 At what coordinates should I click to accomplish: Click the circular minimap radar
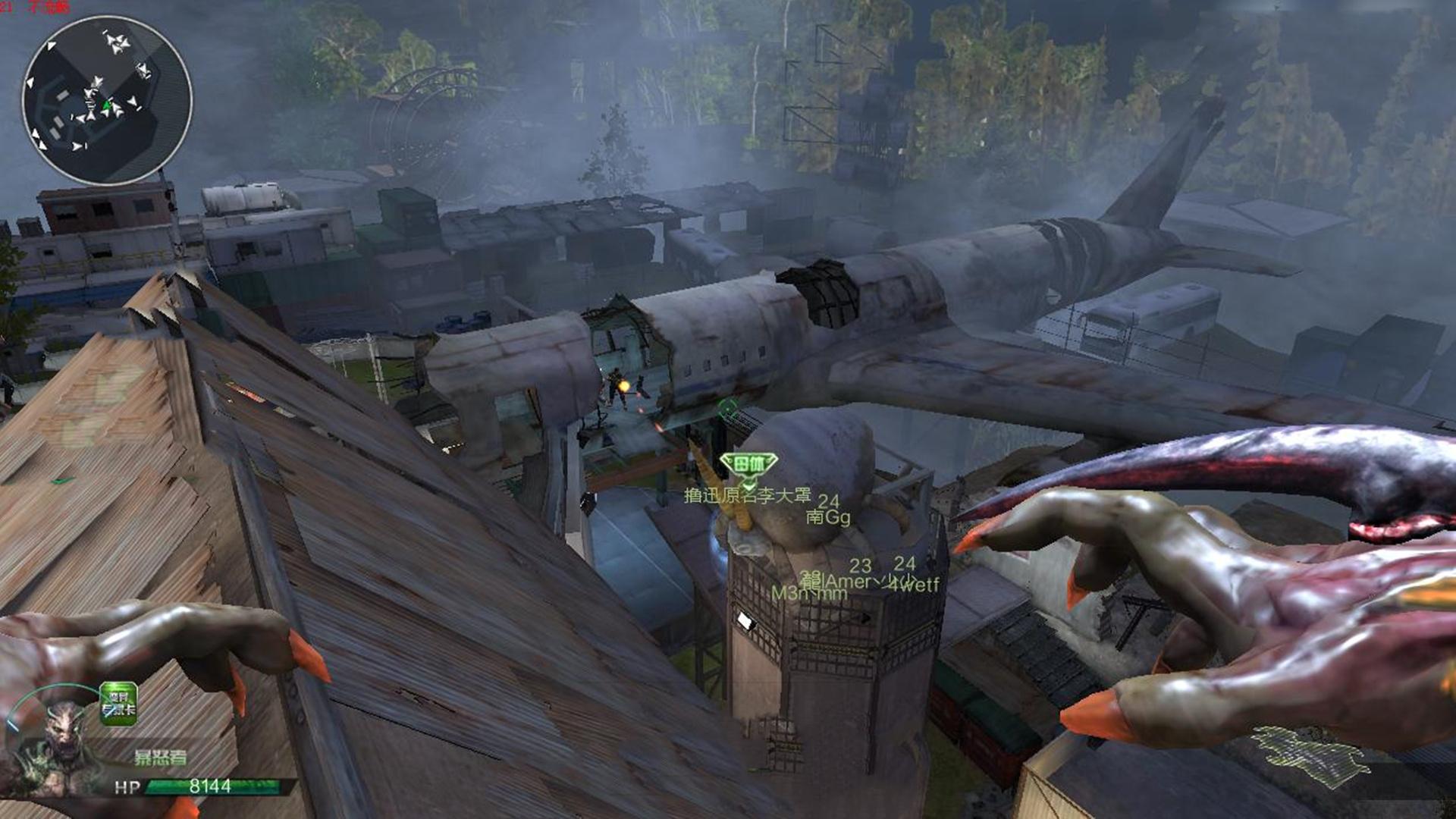coord(107,100)
